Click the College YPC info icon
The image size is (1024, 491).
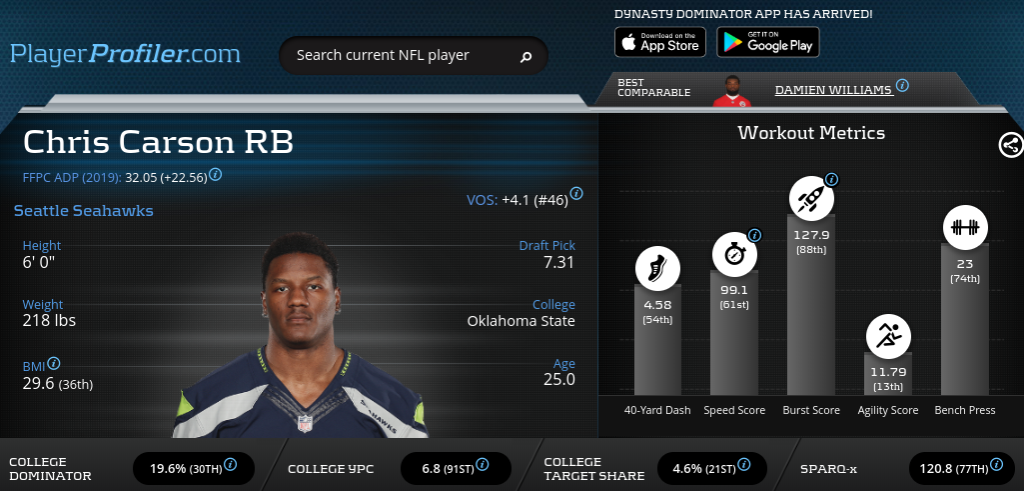(x=482, y=464)
